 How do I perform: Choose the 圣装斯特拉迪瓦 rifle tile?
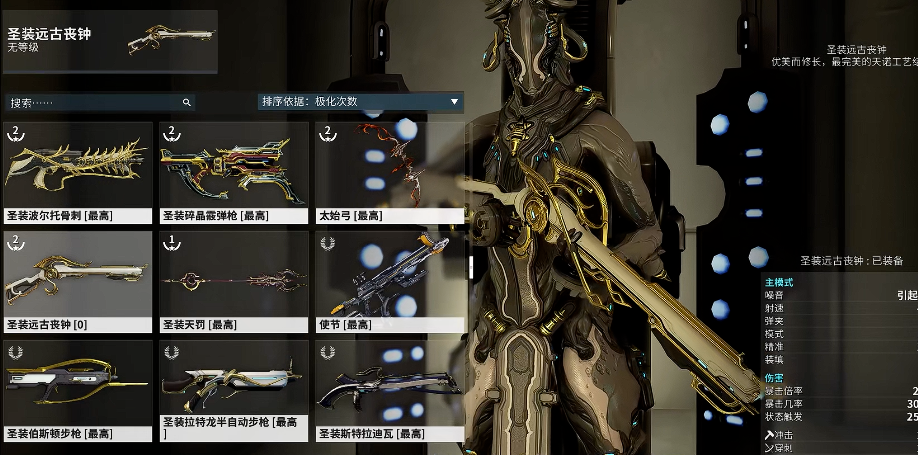[390, 390]
